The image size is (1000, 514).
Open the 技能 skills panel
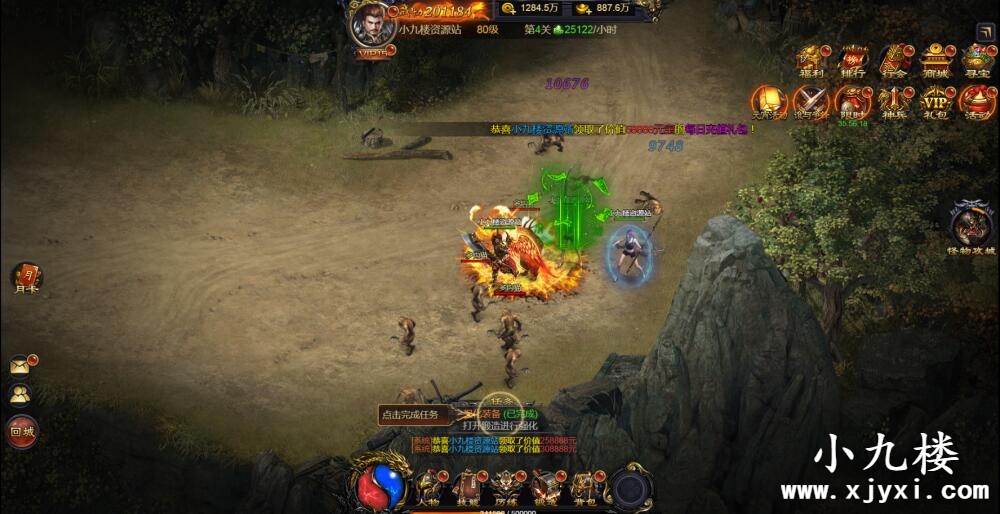click(466, 487)
